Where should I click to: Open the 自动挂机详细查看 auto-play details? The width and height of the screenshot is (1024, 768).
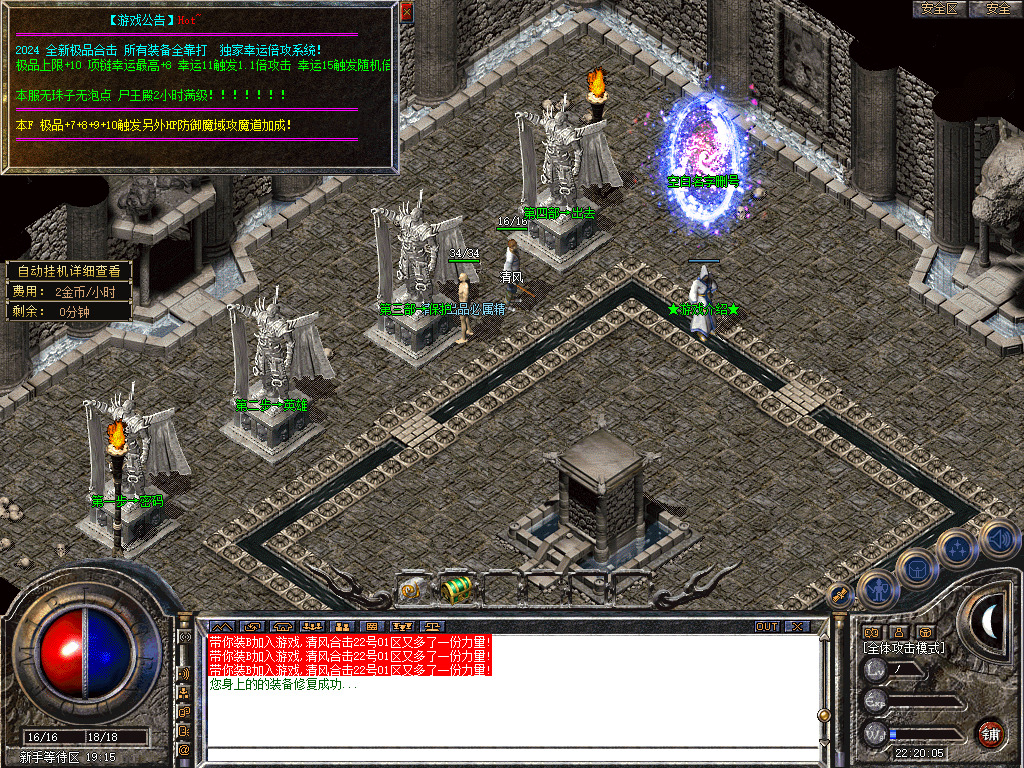69,271
